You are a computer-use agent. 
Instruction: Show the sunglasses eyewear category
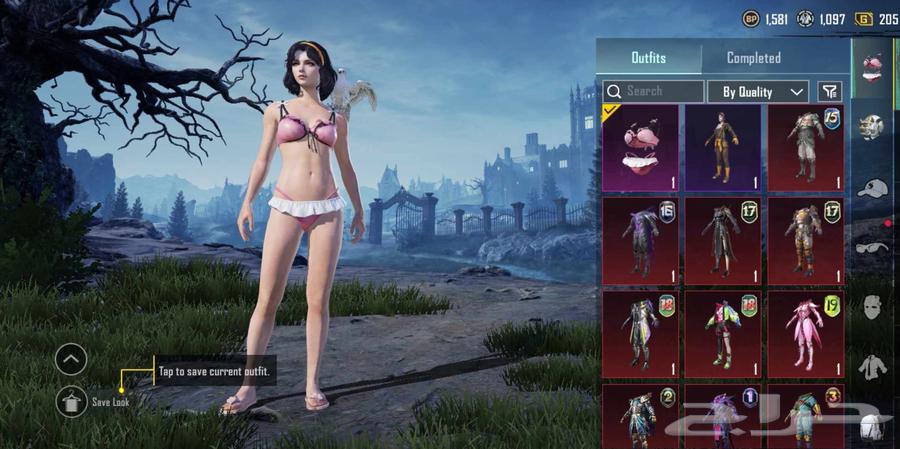(873, 247)
